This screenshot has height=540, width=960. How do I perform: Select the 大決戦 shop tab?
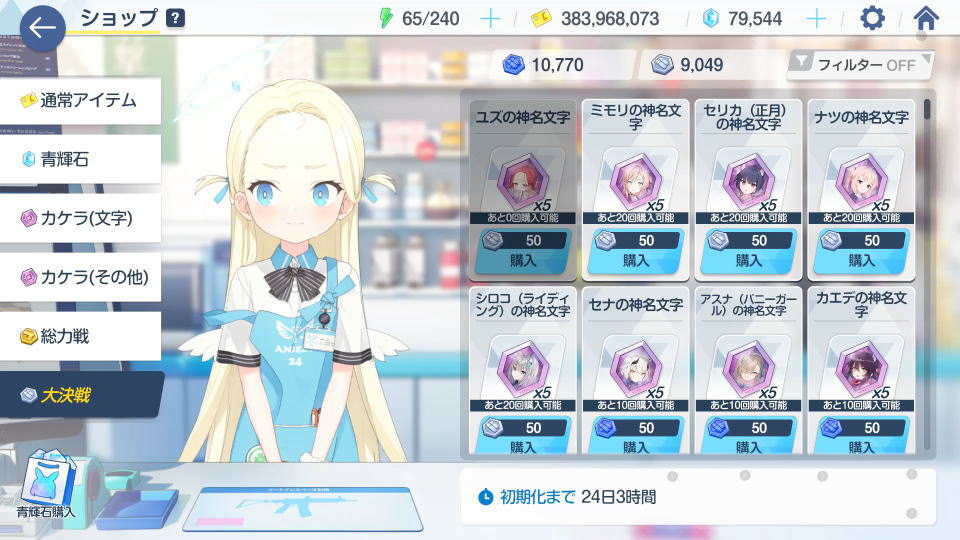[x=80, y=395]
